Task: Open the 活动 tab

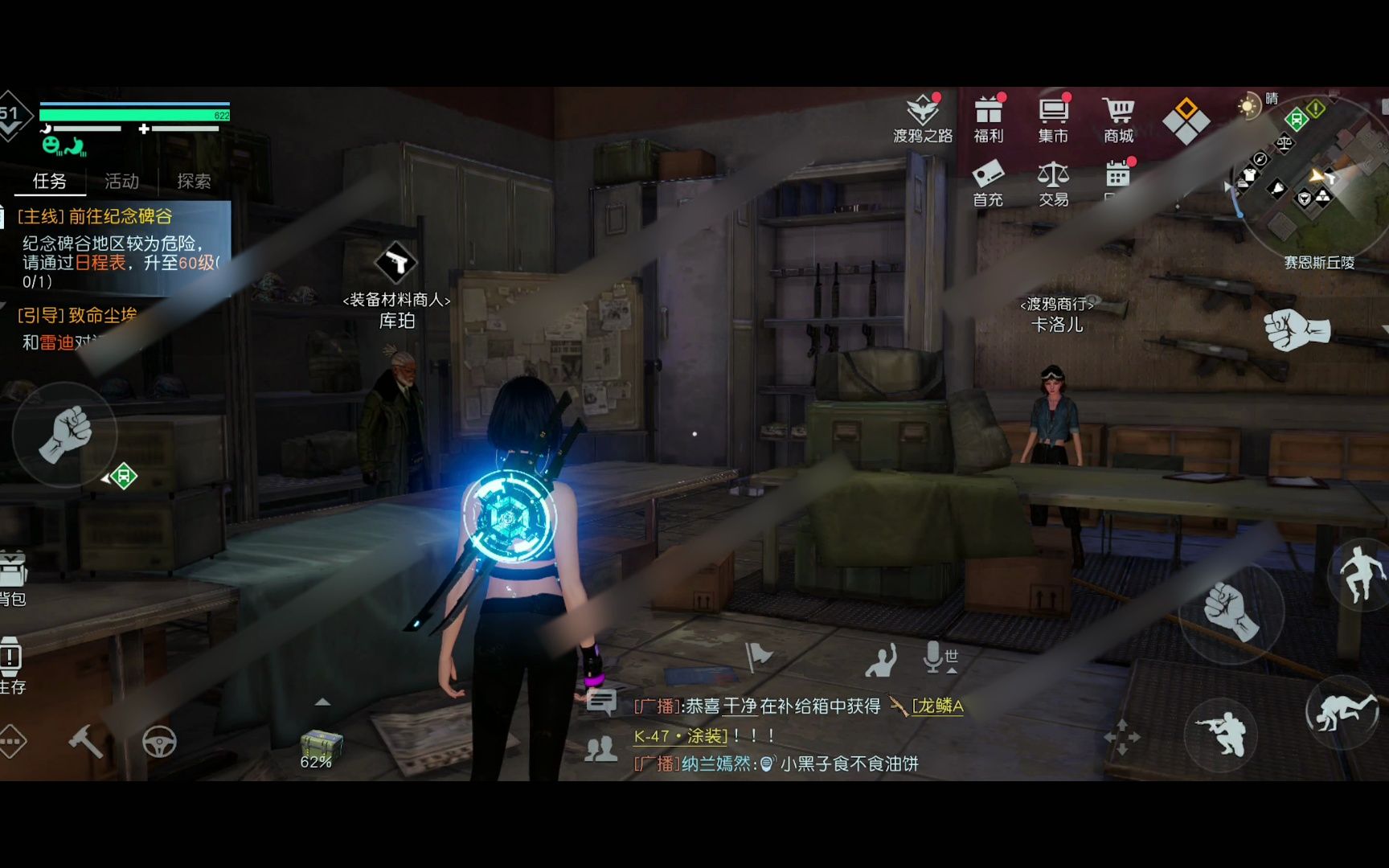Action: pos(121,181)
